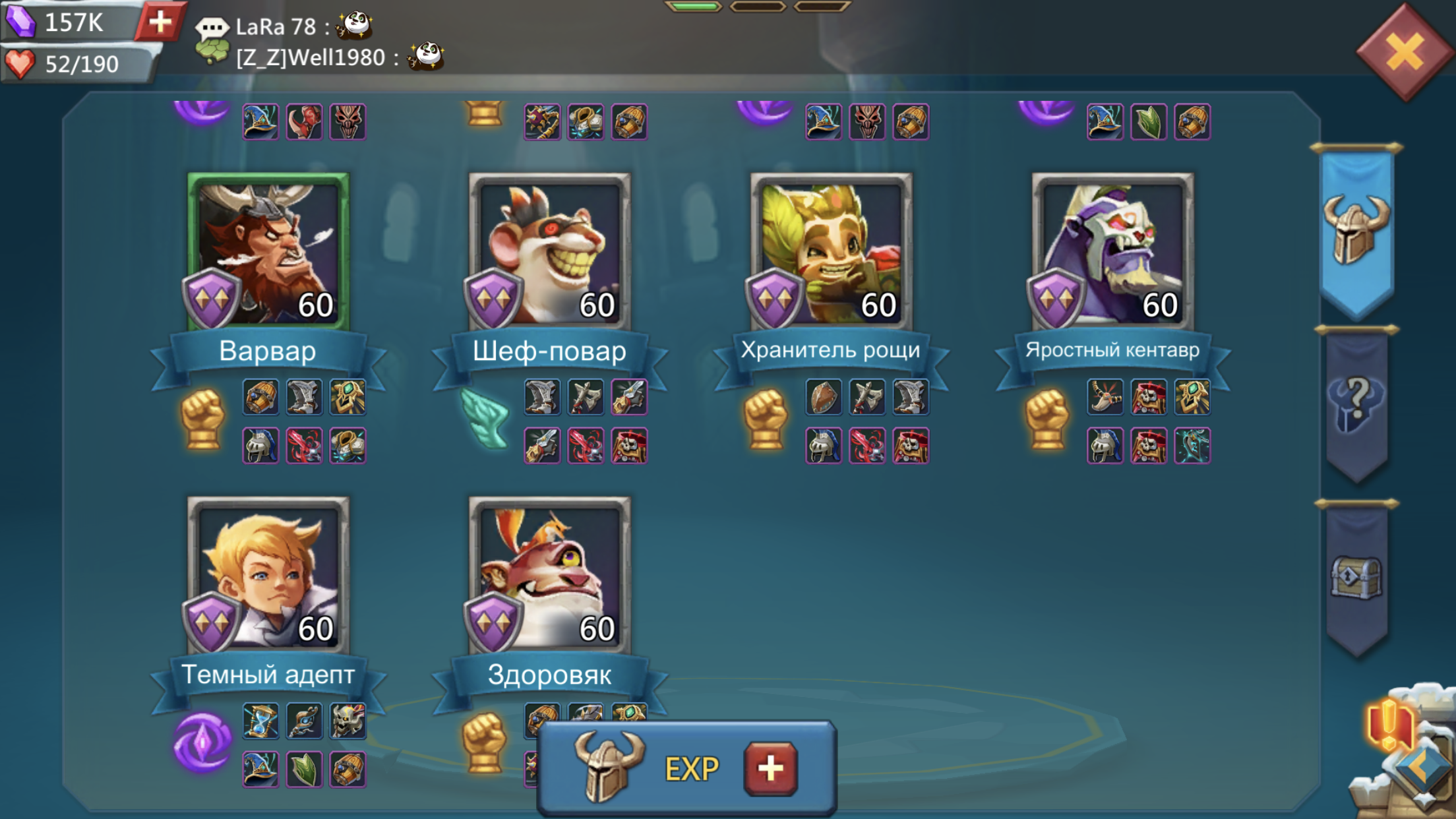Screen dimensions: 1456x819
Task: Add gems with the red plus button
Action: [160, 22]
